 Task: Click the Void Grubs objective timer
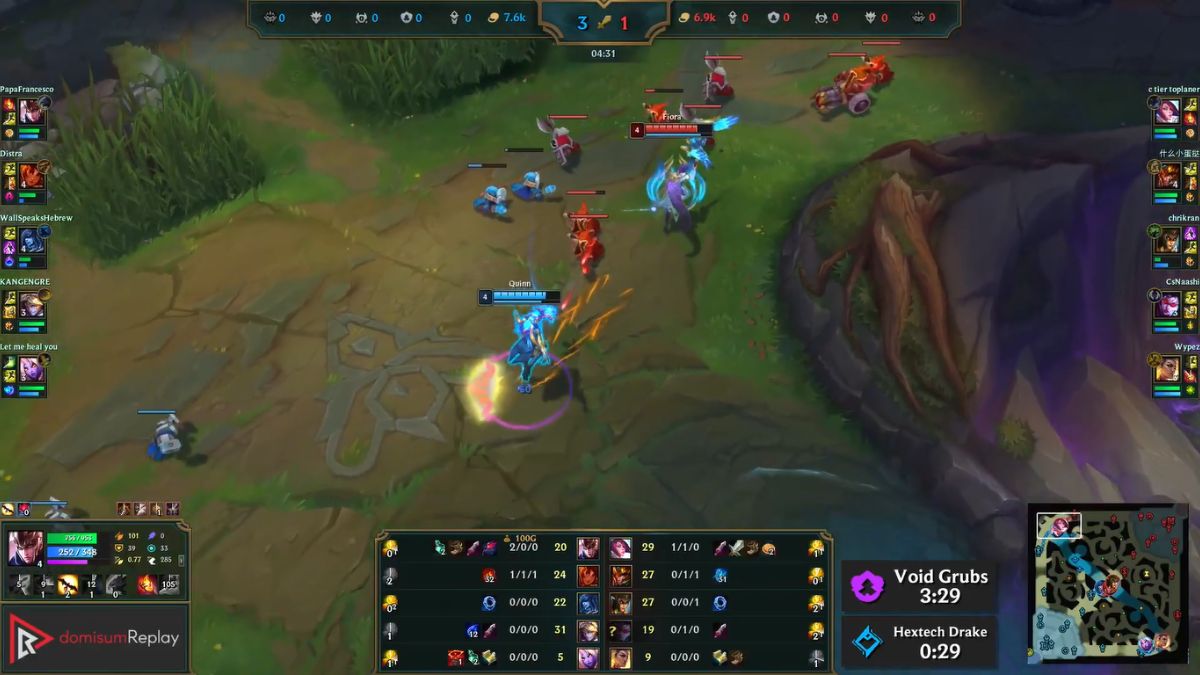(918, 586)
